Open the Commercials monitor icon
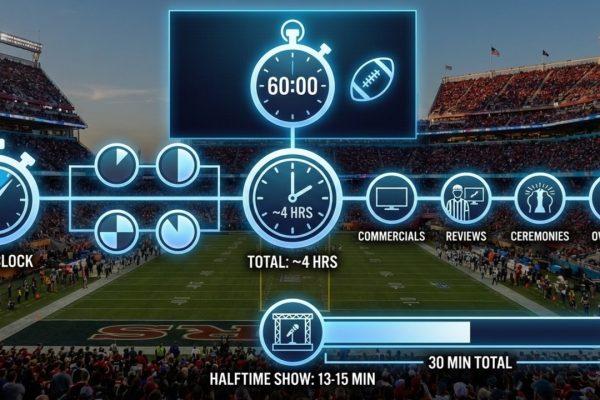The width and height of the screenshot is (600, 400). (392, 198)
